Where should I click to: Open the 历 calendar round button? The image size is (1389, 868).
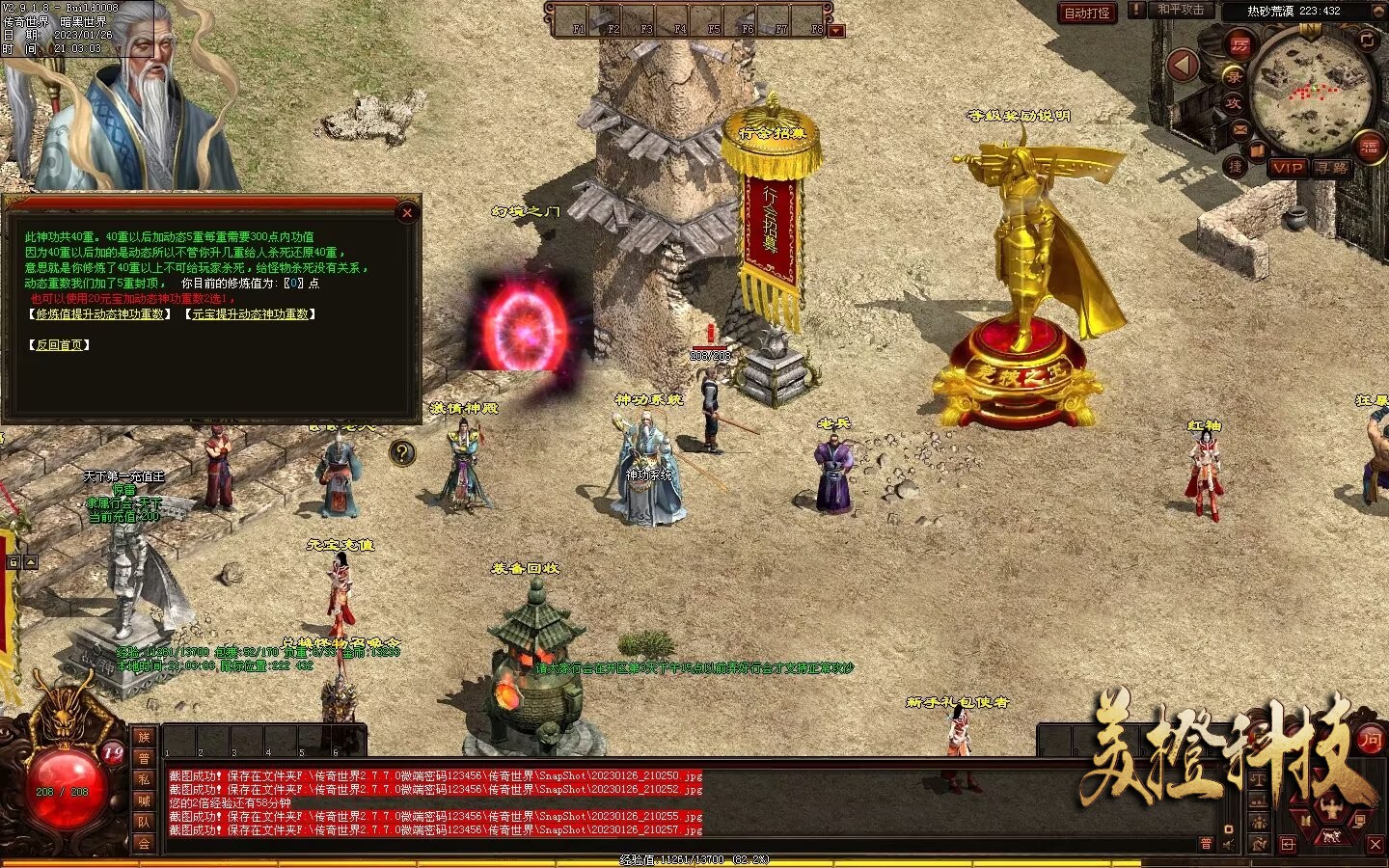tap(1239, 44)
